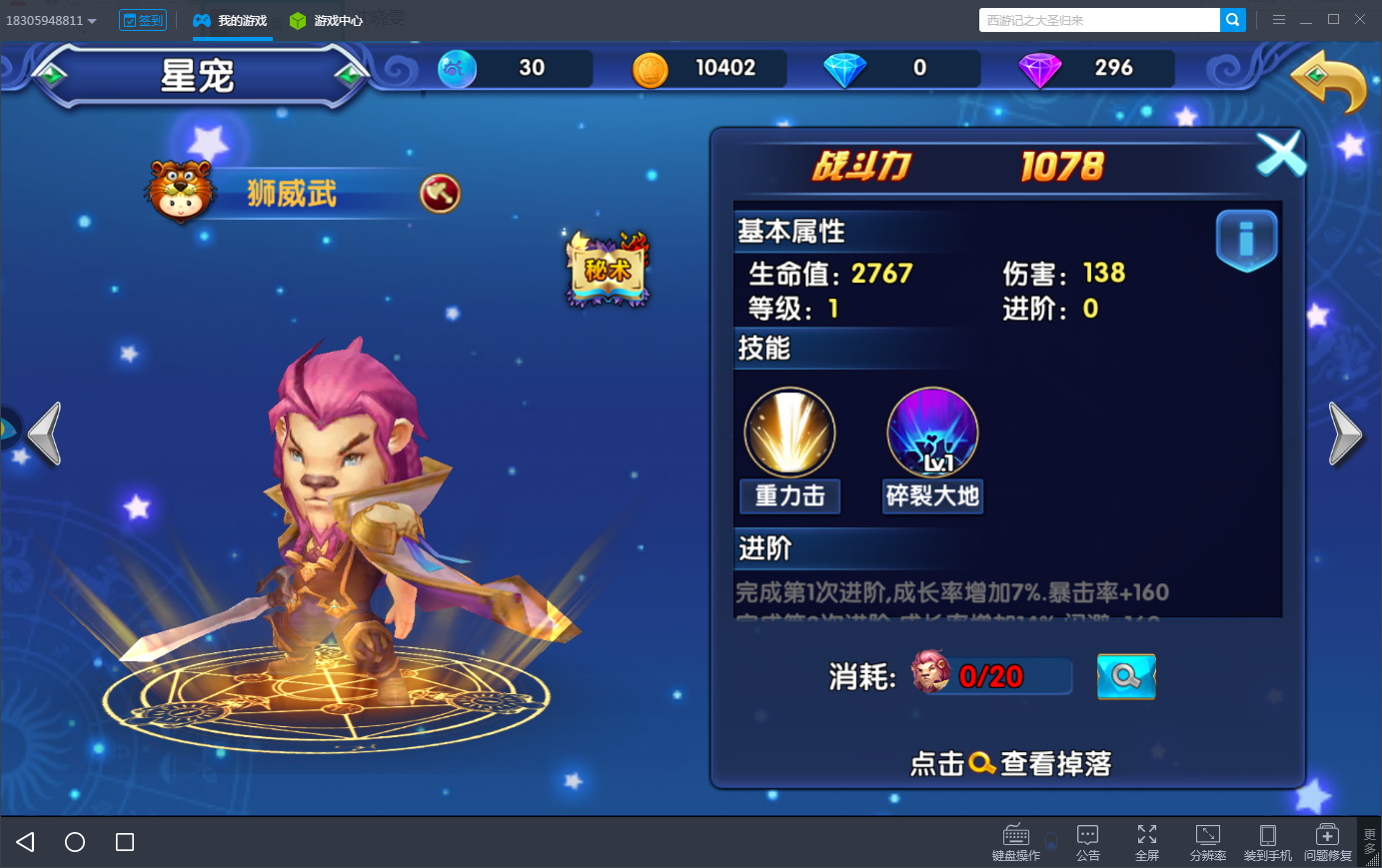Flip the toggle beside the keyboard icon

click(1050, 840)
